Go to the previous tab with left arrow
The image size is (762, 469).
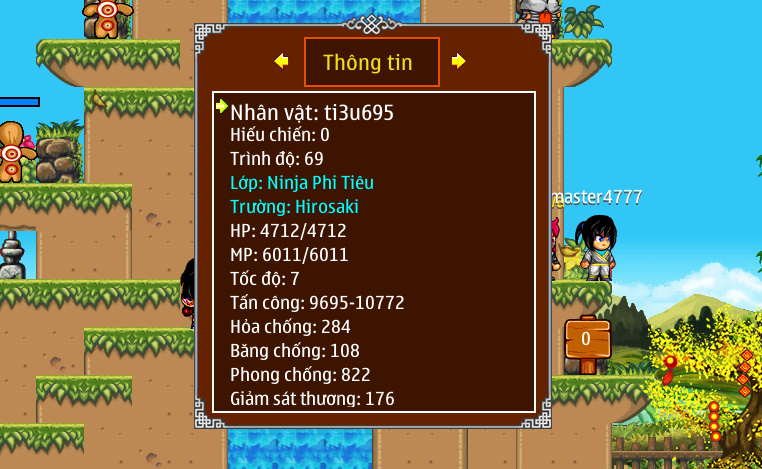(x=282, y=61)
